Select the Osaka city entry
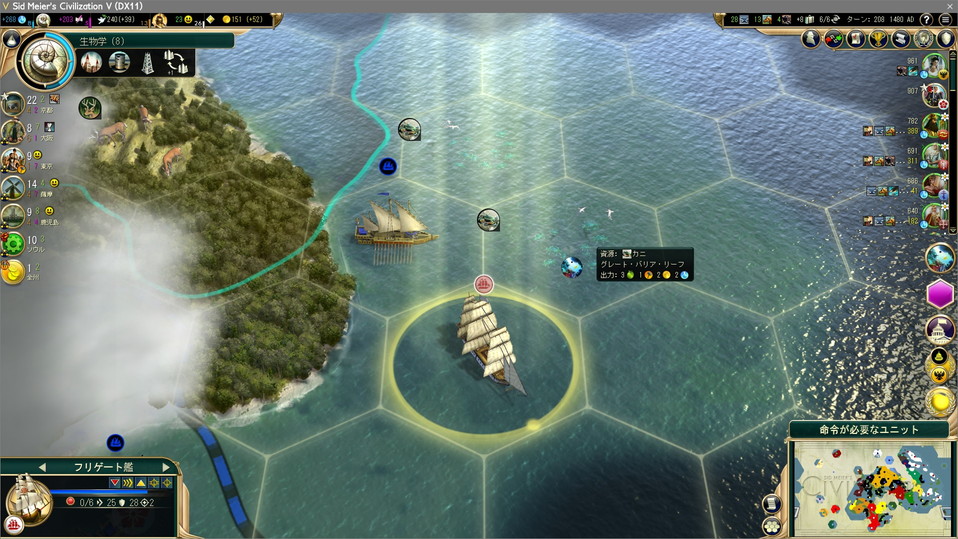The height and width of the screenshot is (539, 958). click(13, 132)
